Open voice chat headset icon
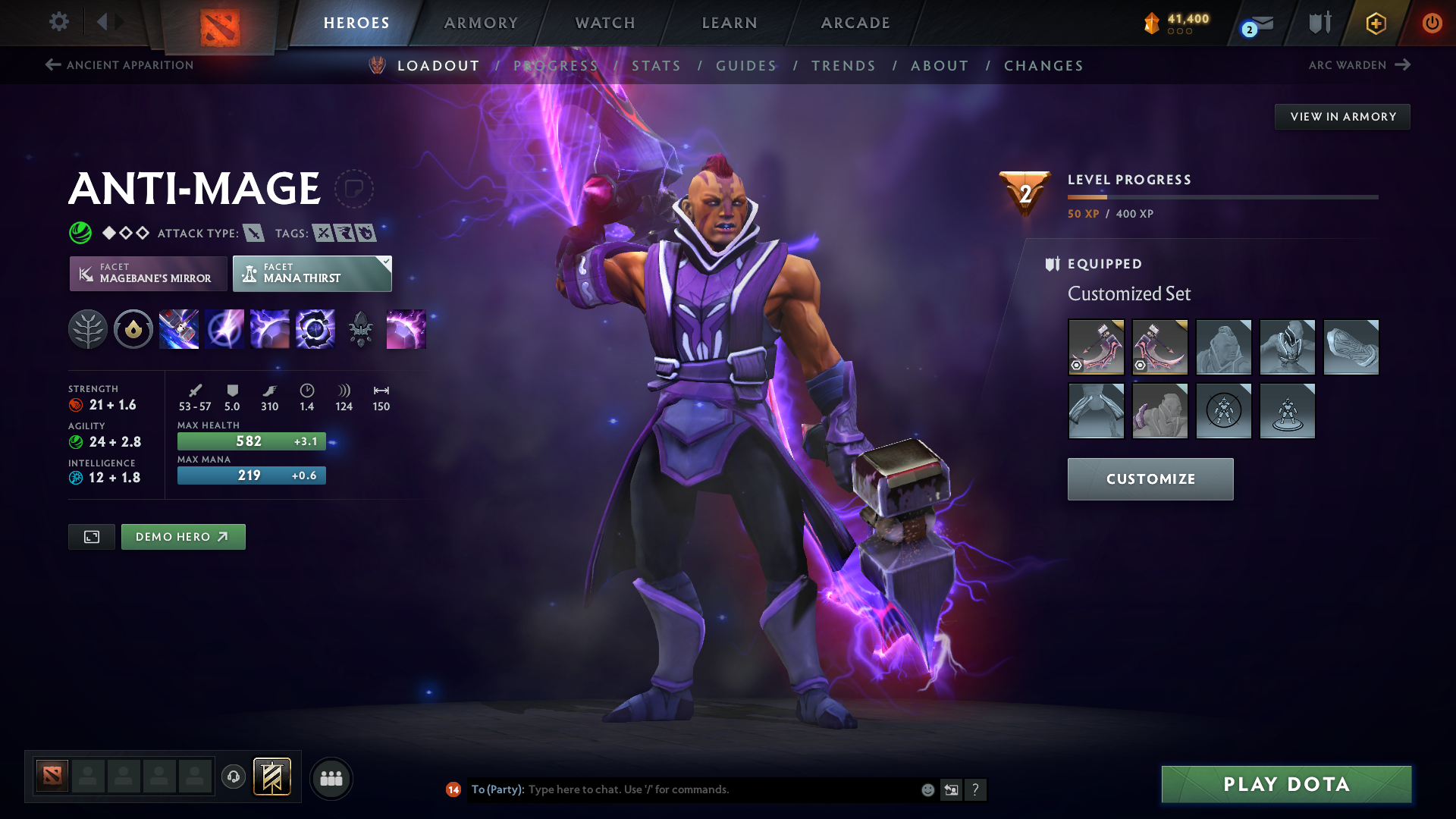This screenshot has height=819, width=1456. pos(233,777)
